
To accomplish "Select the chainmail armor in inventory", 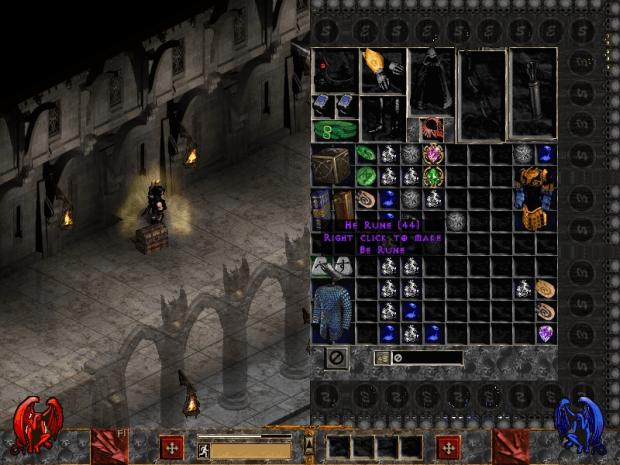I will pyautogui.click(x=332, y=306).
